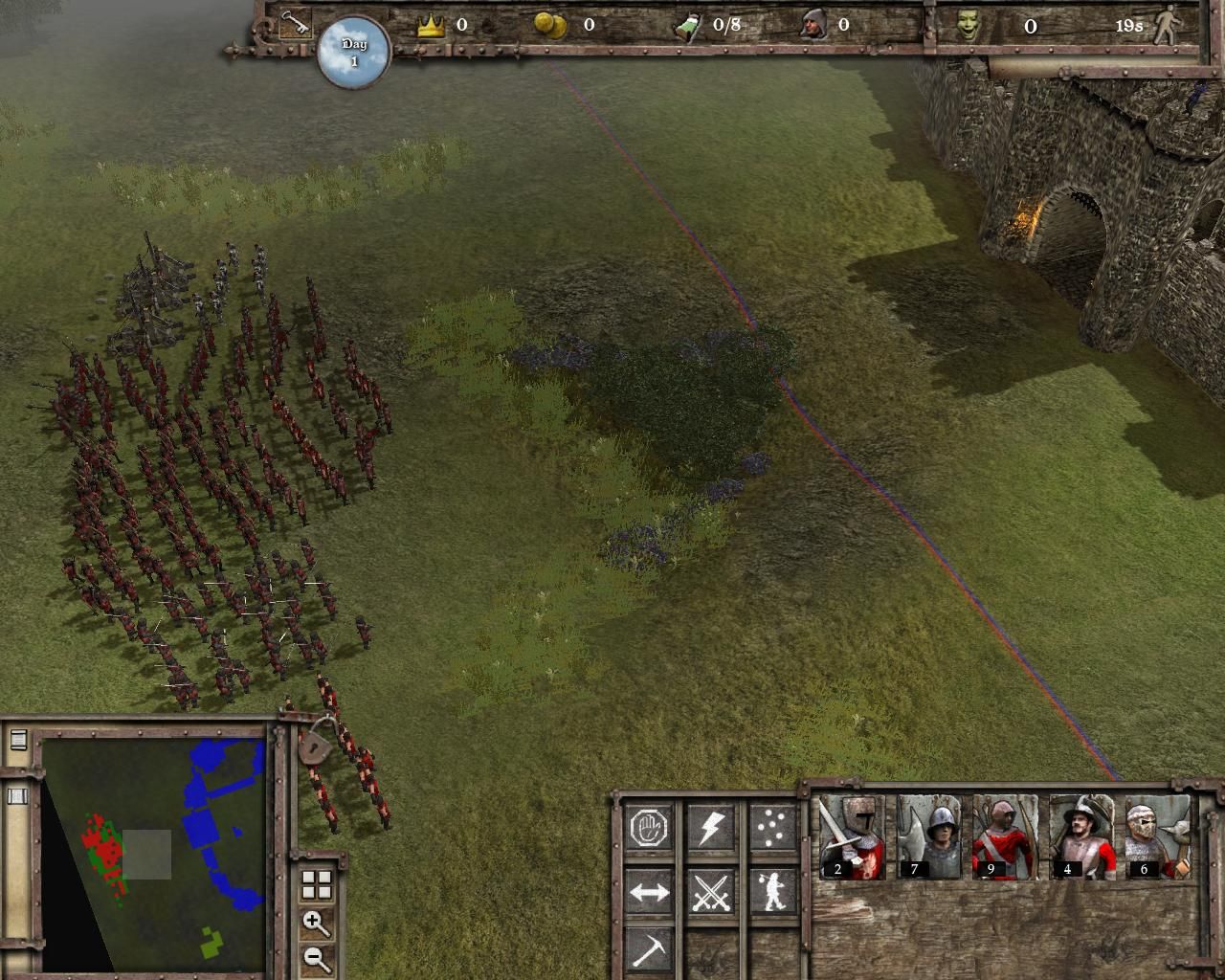
Task: Zoom in with the magnifier plus button
Action: tap(317, 924)
